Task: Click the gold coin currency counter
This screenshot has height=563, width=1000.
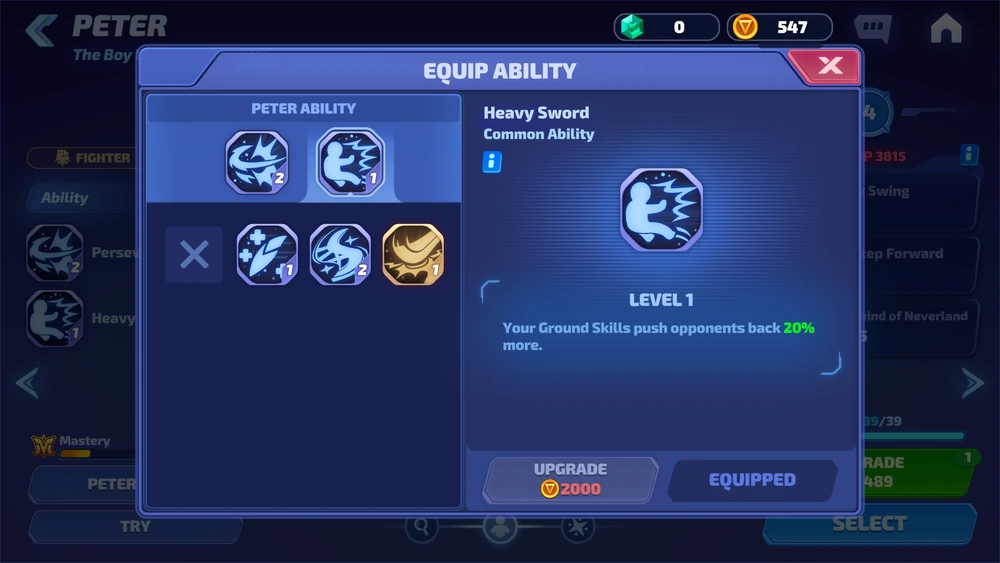Action: tap(780, 27)
